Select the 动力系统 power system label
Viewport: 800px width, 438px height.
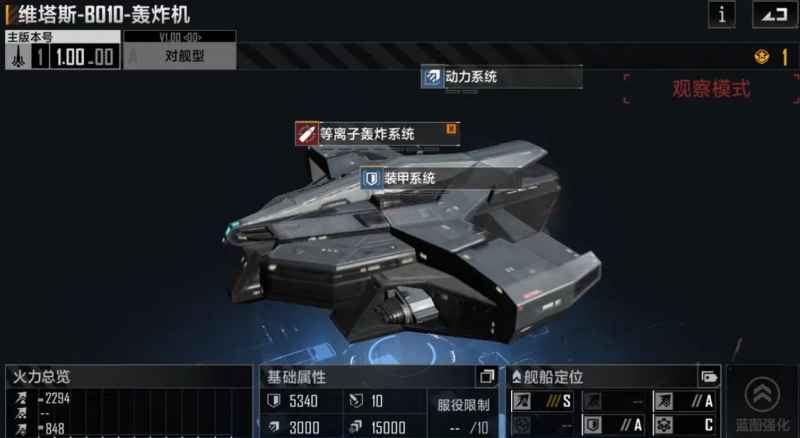(501, 76)
